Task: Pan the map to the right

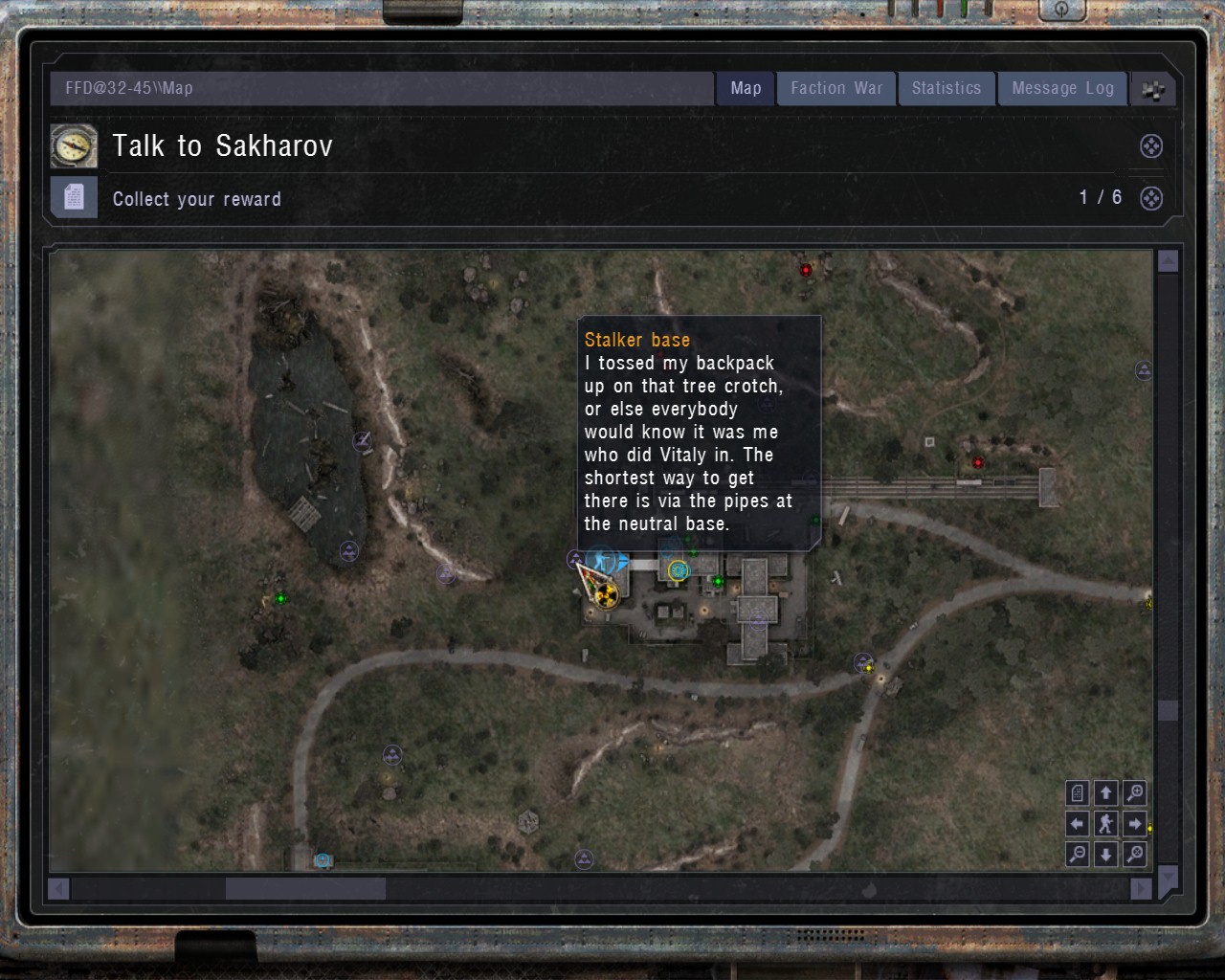Action: click(x=1135, y=824)
